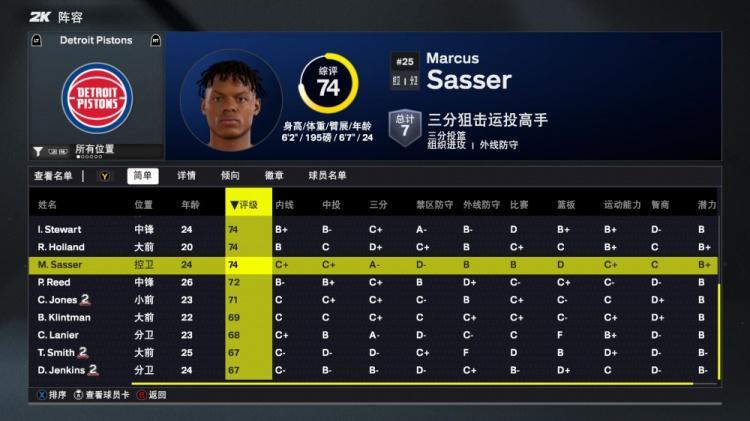Show the 徽章 tab

(274, 176)
